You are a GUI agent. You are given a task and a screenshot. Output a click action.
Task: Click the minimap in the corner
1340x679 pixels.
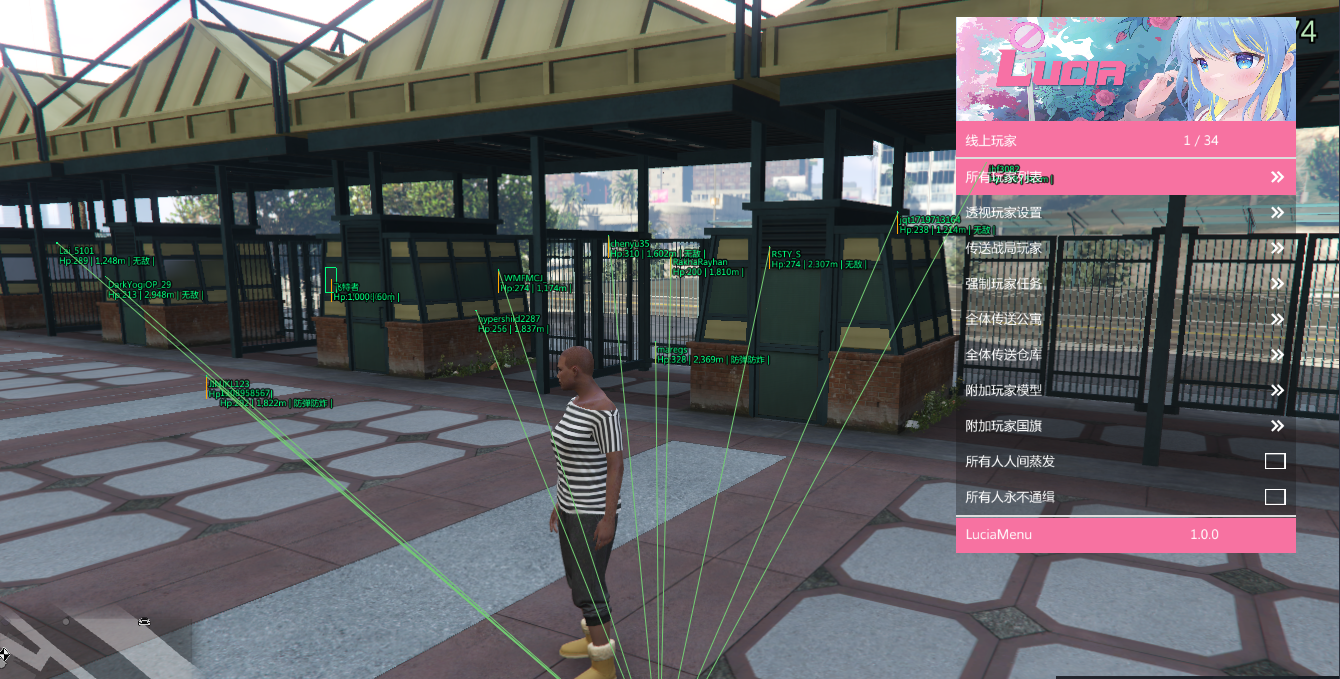point(95,638)
